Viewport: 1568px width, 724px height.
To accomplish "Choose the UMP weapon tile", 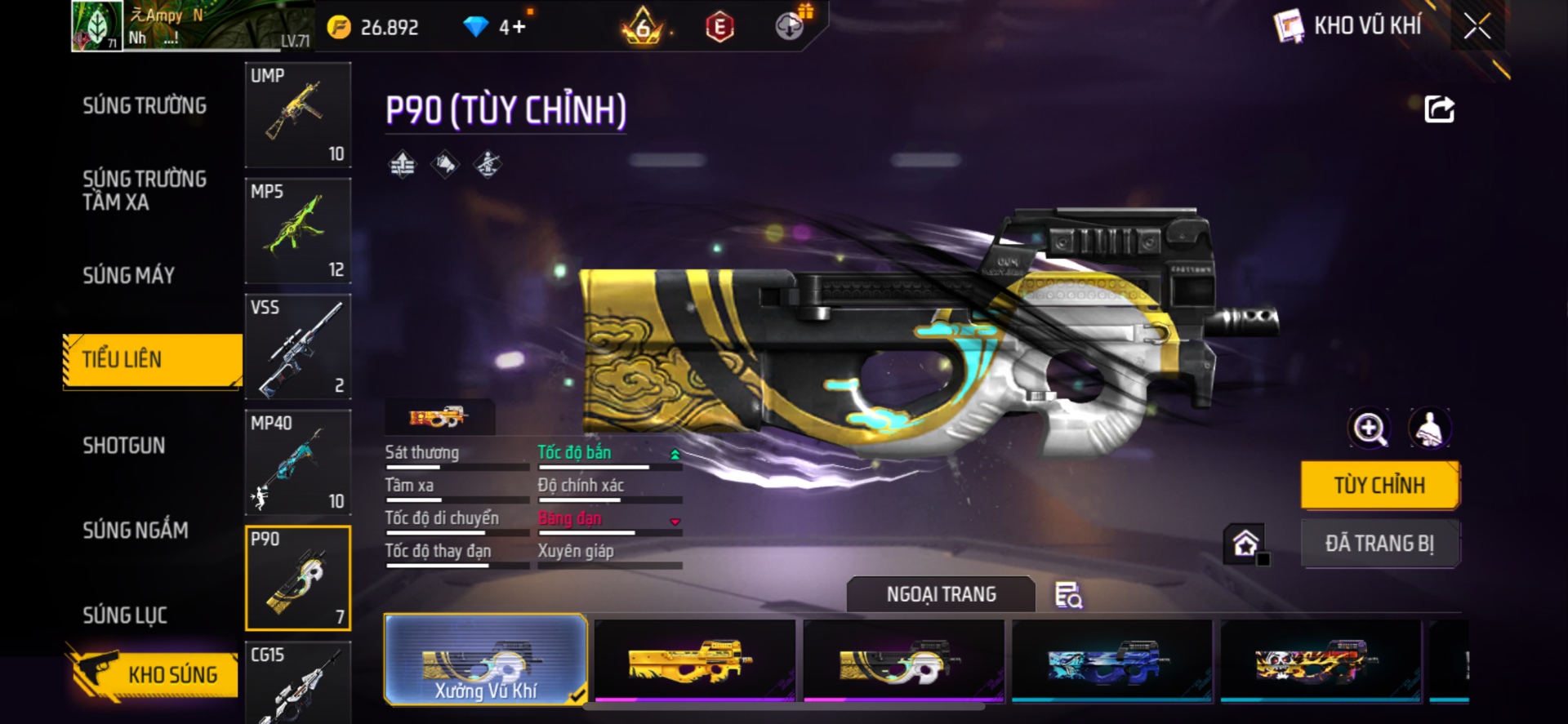I will (x=298, y=115).
